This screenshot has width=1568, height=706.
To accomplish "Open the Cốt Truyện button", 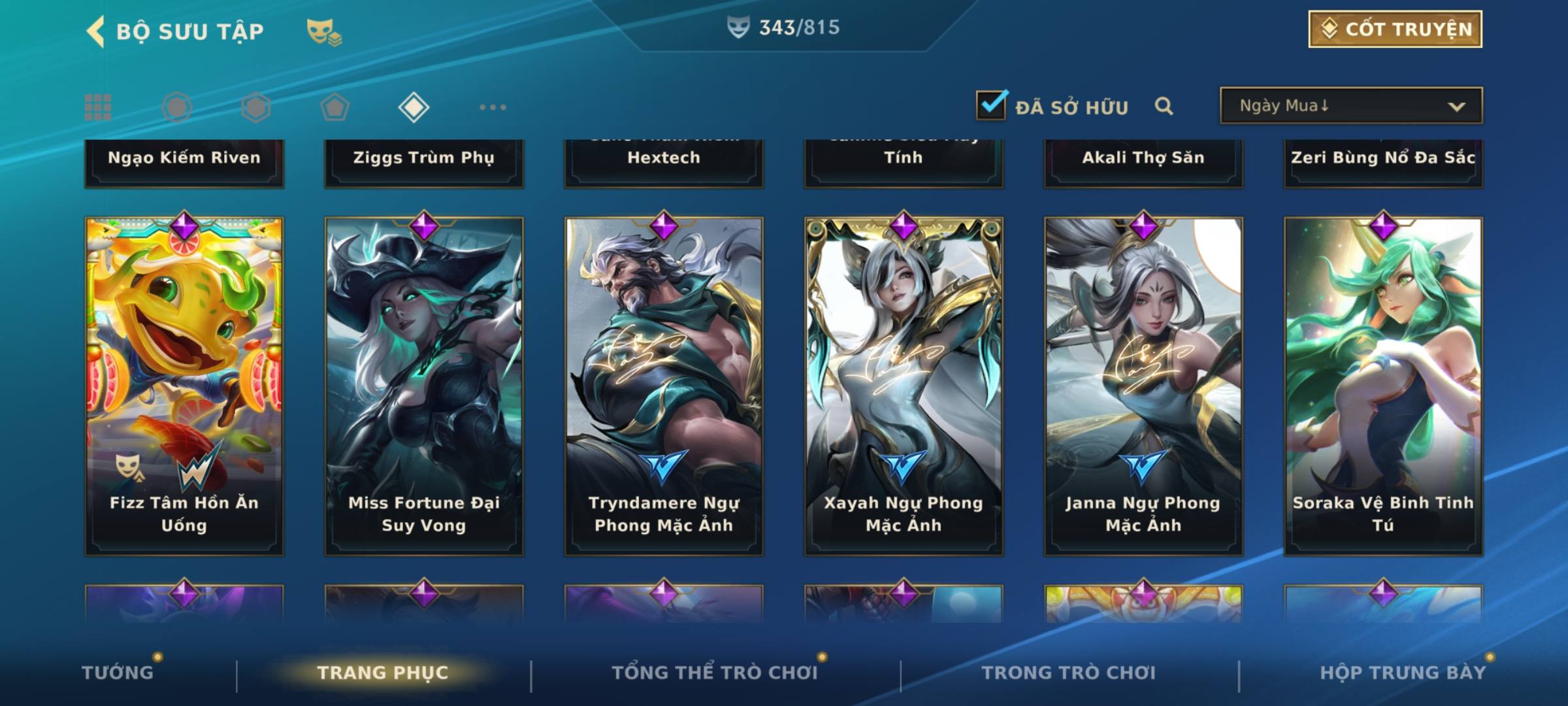I will coord(1395,29).
